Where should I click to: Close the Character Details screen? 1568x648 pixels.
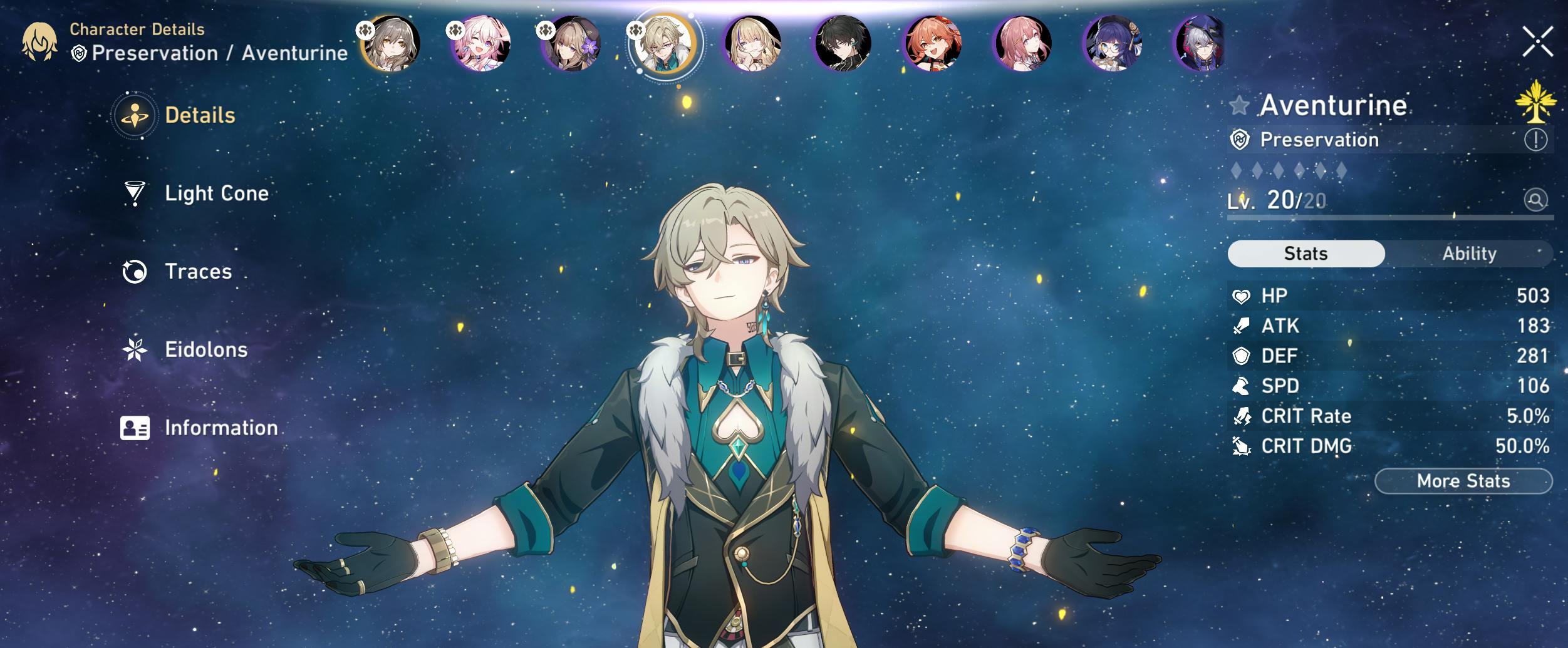(x=1537, y=42)
